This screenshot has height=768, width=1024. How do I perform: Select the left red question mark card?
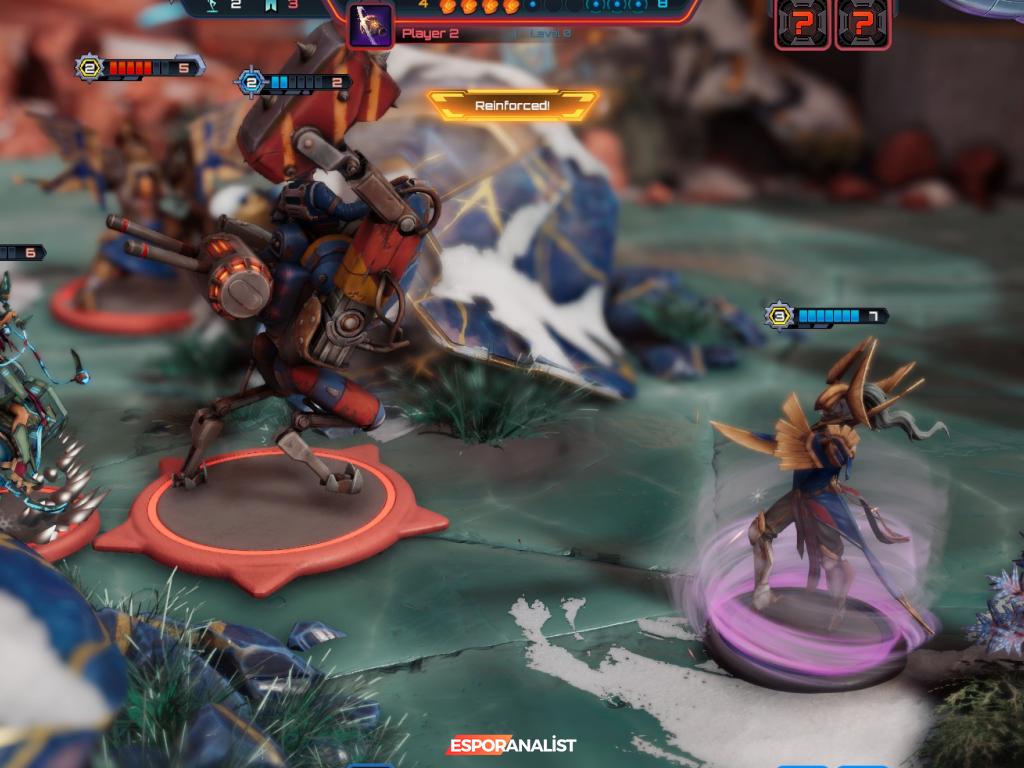[x=802, y=22]
